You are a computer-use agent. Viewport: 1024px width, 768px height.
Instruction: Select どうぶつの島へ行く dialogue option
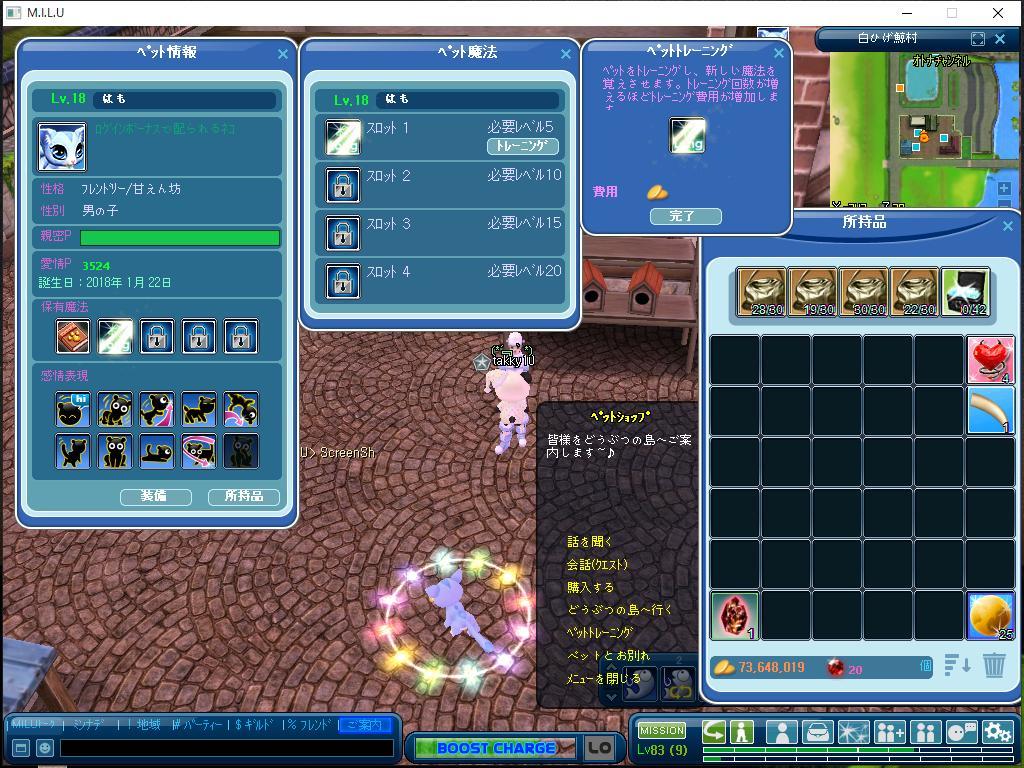pos(619,610)
